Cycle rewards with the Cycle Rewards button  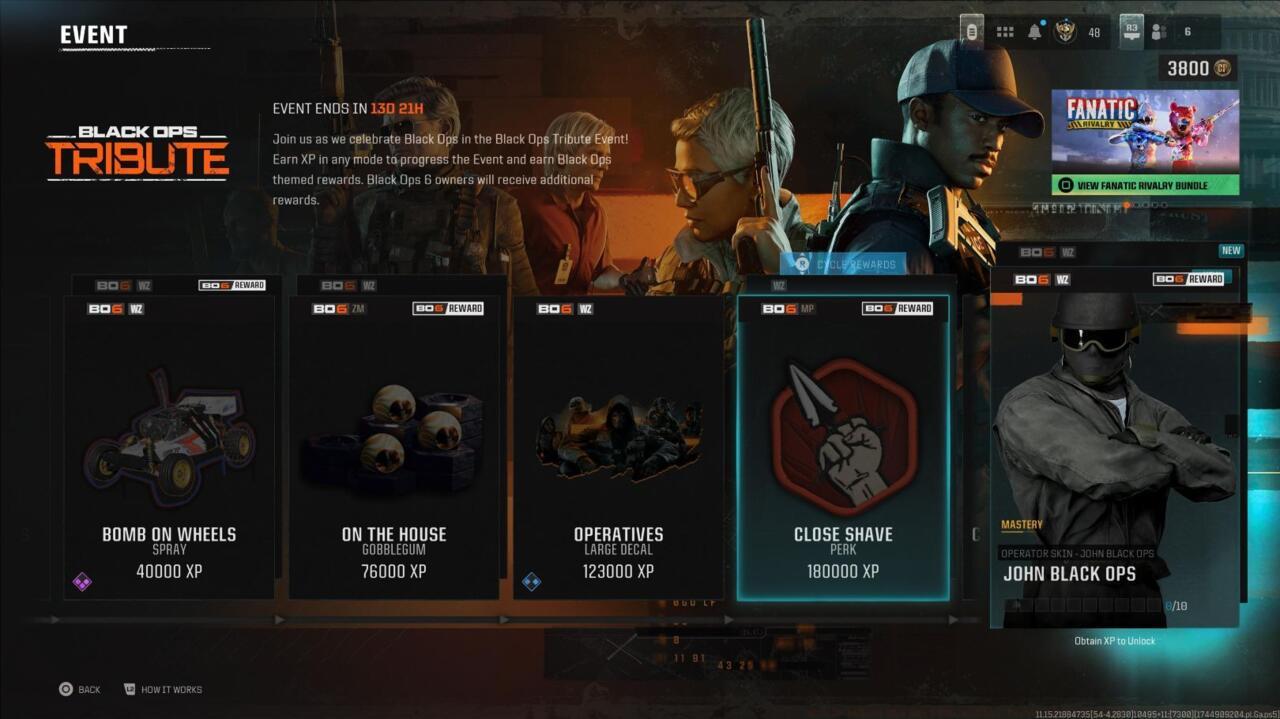[846, 264]
